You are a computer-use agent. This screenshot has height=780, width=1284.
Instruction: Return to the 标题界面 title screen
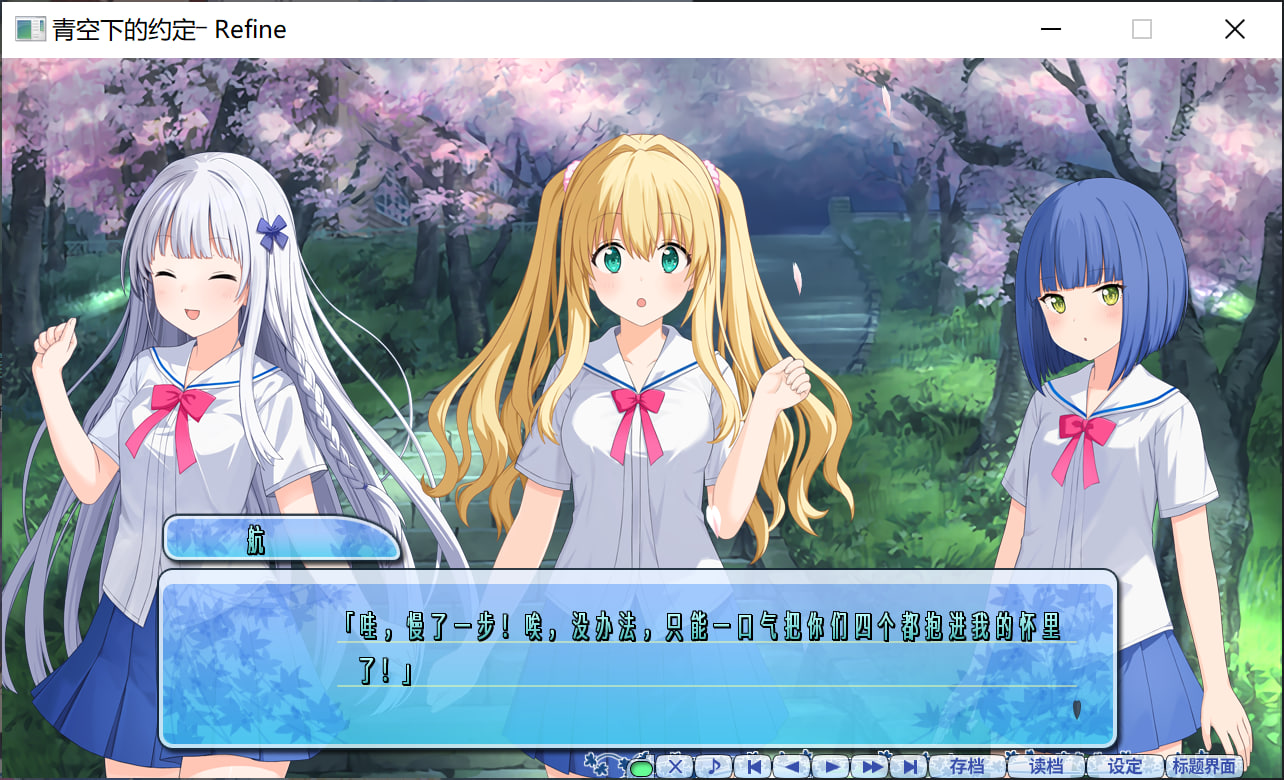click(x=1204, y=767)
